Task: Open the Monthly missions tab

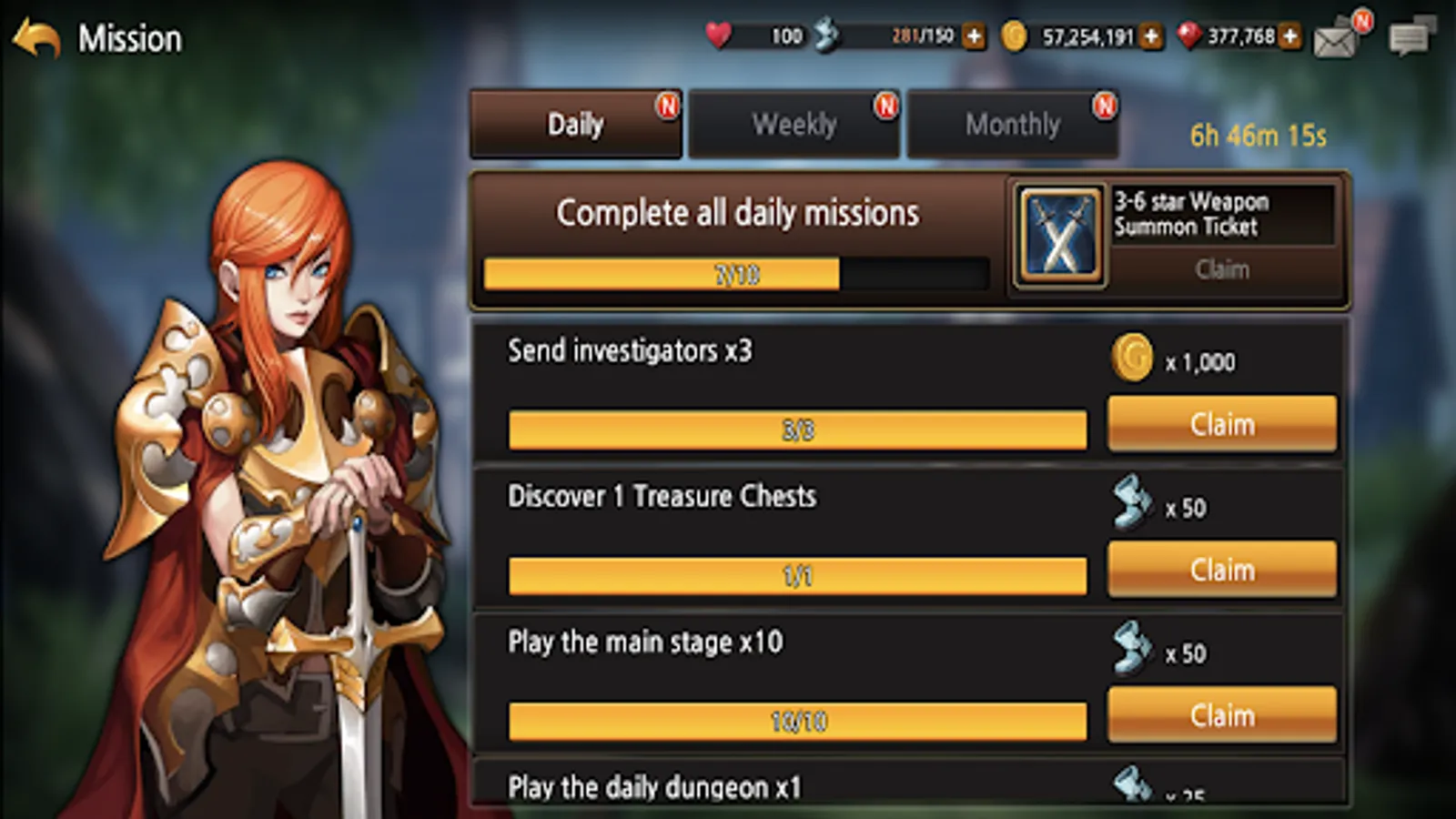Action: point(1013,123)
